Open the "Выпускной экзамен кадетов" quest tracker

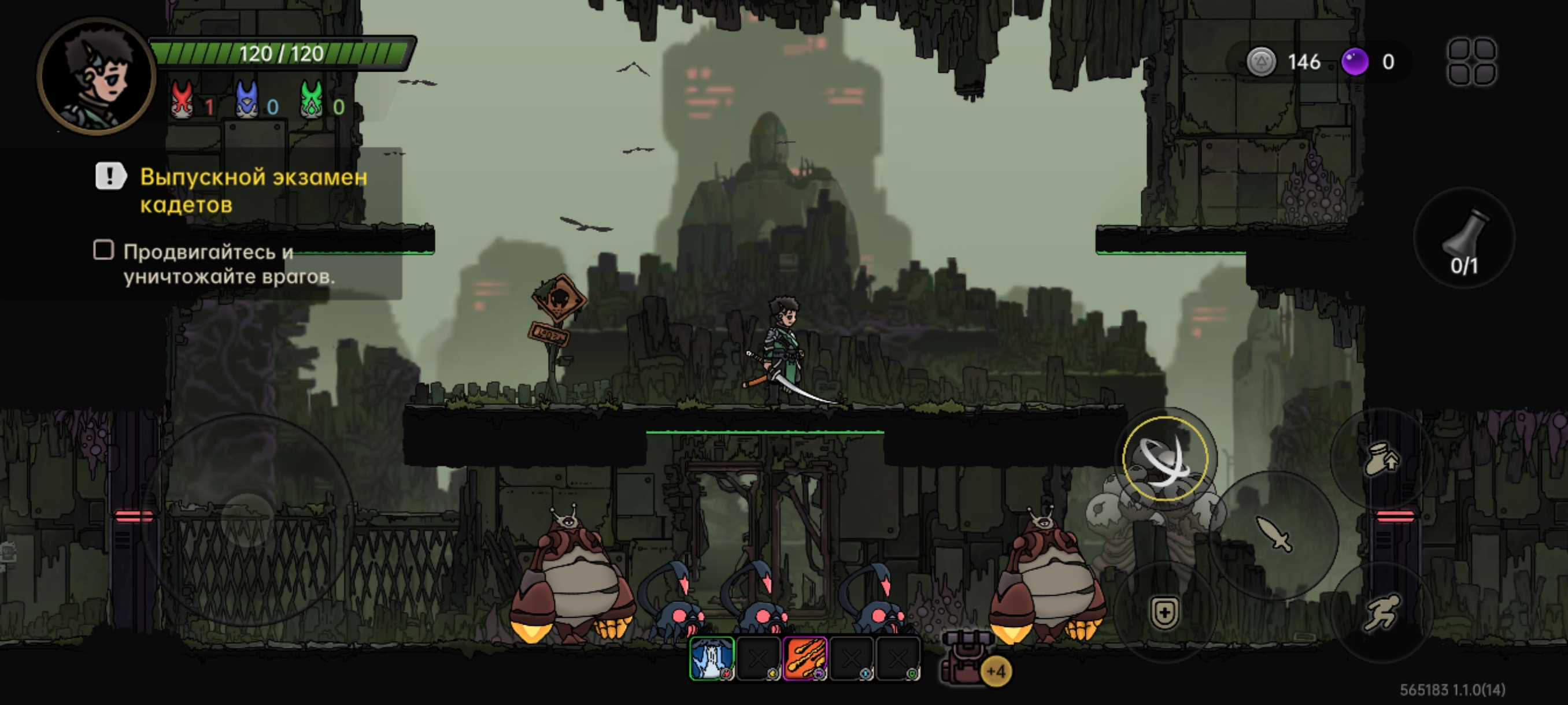(253, 190)
